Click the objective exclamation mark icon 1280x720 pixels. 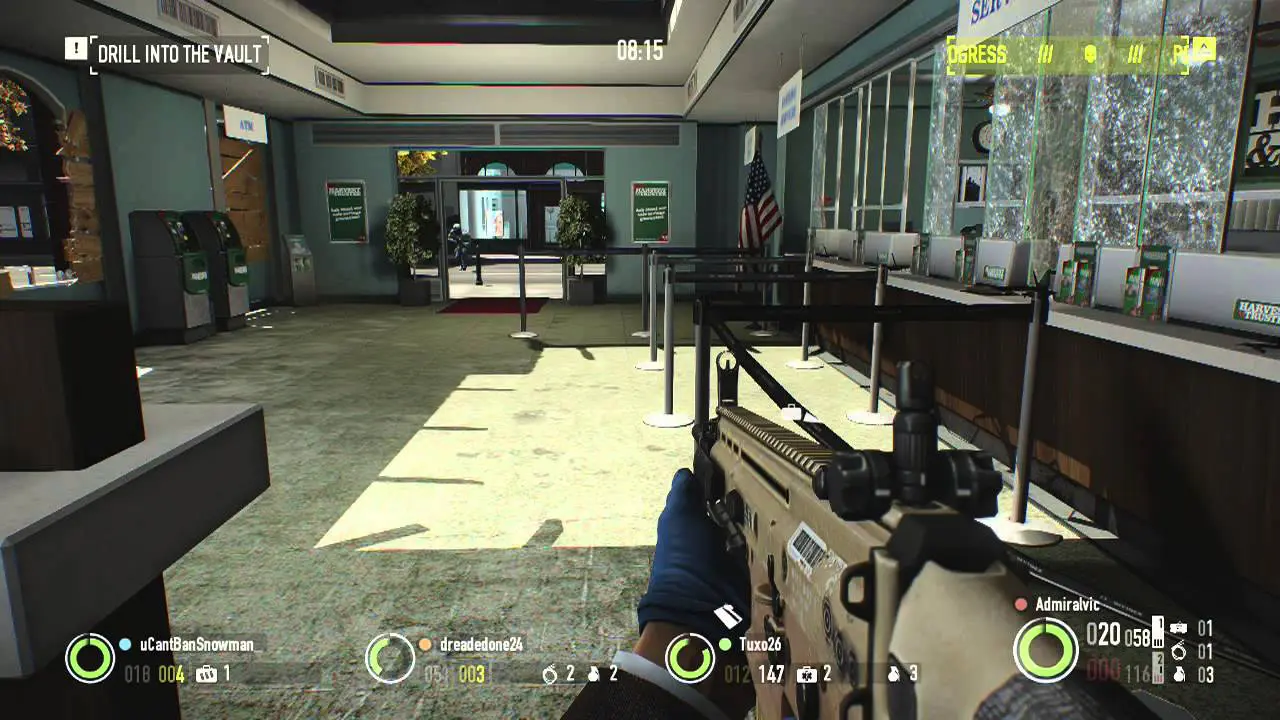(x=76, y=48)
